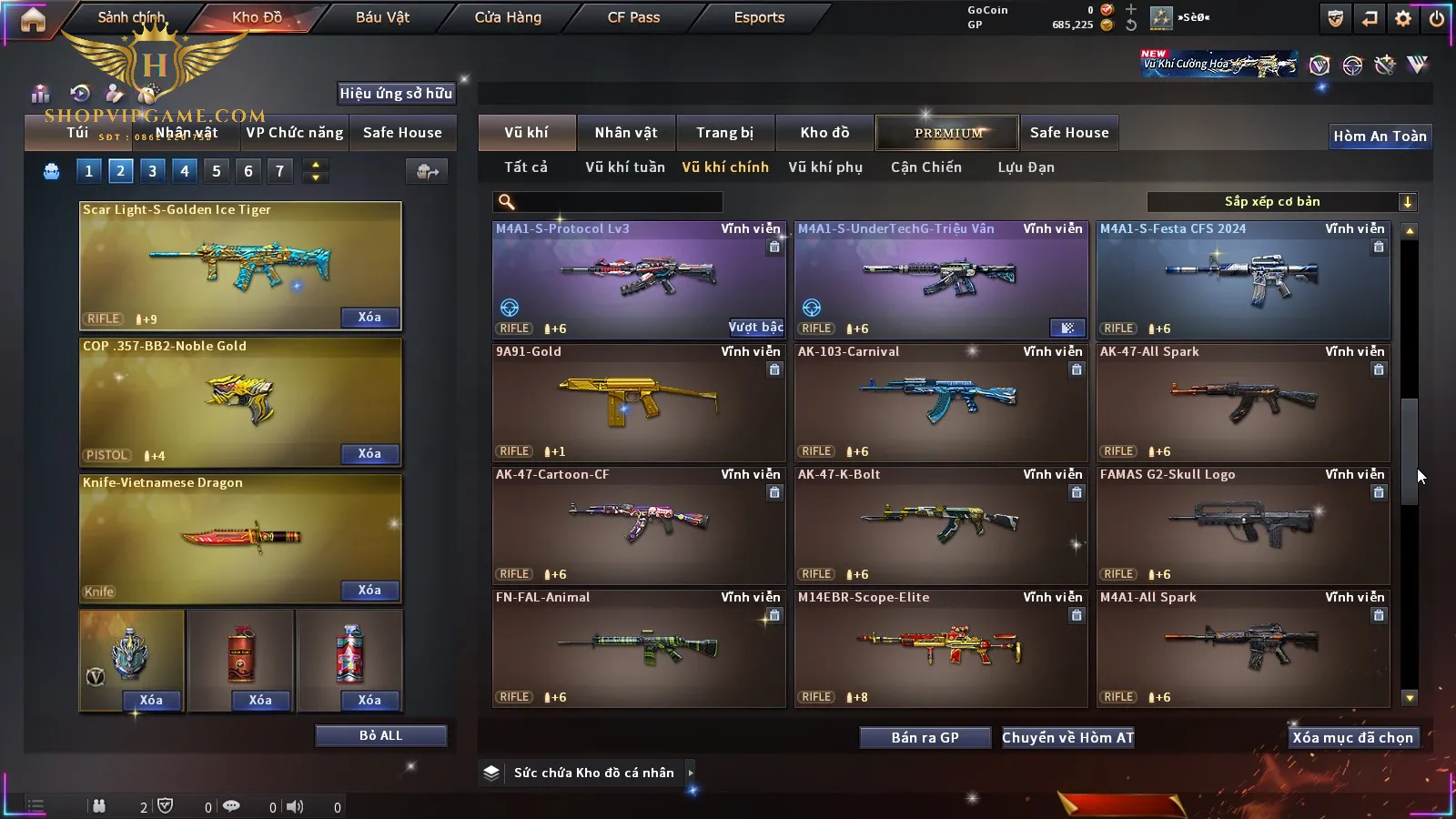Open the Cửa Hàng shop menu
This screenshot has height=819, width=1456.
tap(508, 17)
